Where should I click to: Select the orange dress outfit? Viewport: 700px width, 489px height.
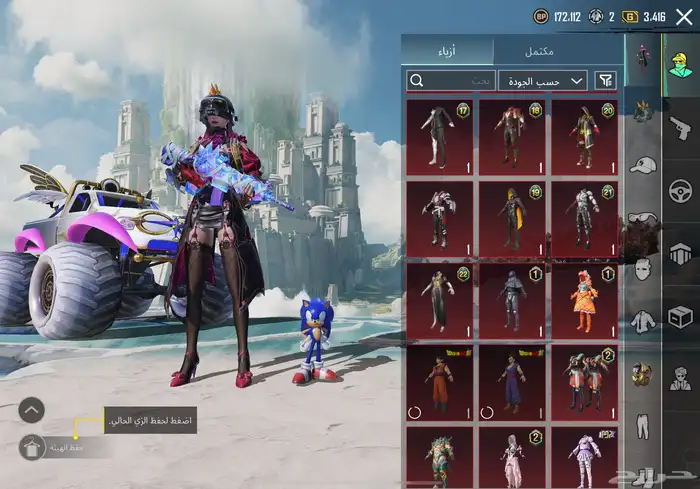584,299
